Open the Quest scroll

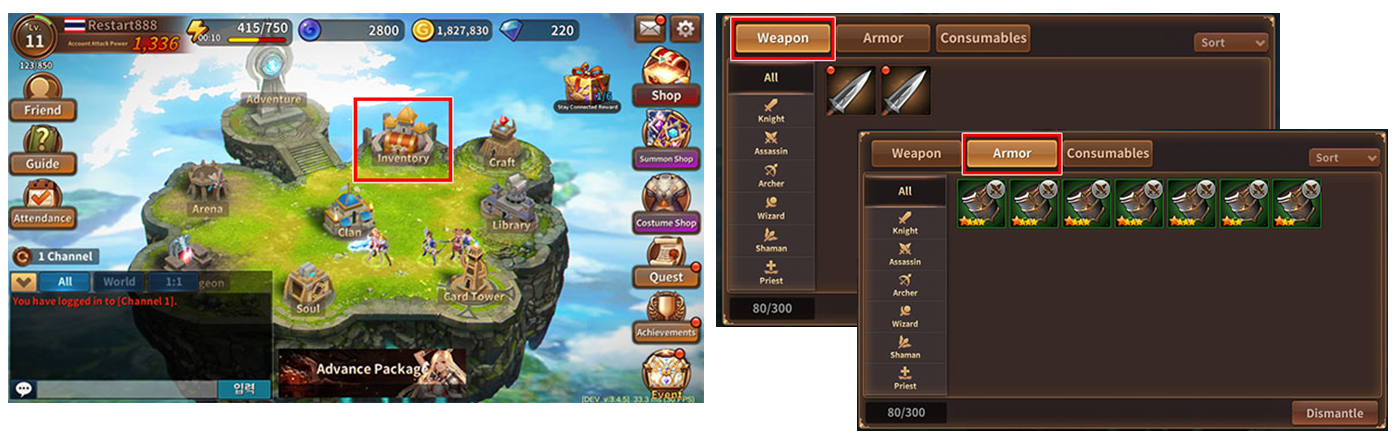(x=665, y=264)
